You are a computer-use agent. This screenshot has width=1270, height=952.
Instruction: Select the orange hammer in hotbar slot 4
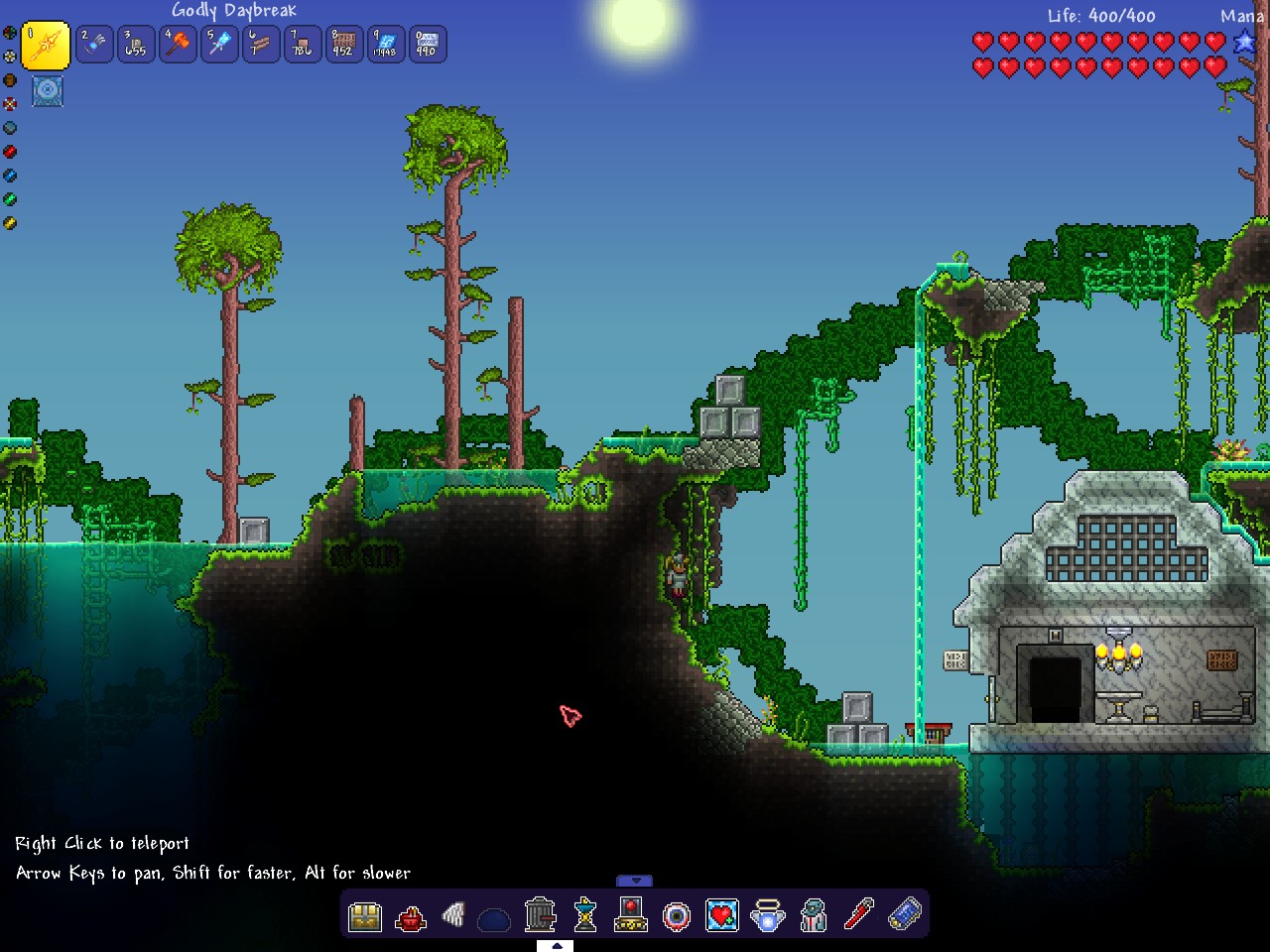pyautogui.click(x=178, y=45)
